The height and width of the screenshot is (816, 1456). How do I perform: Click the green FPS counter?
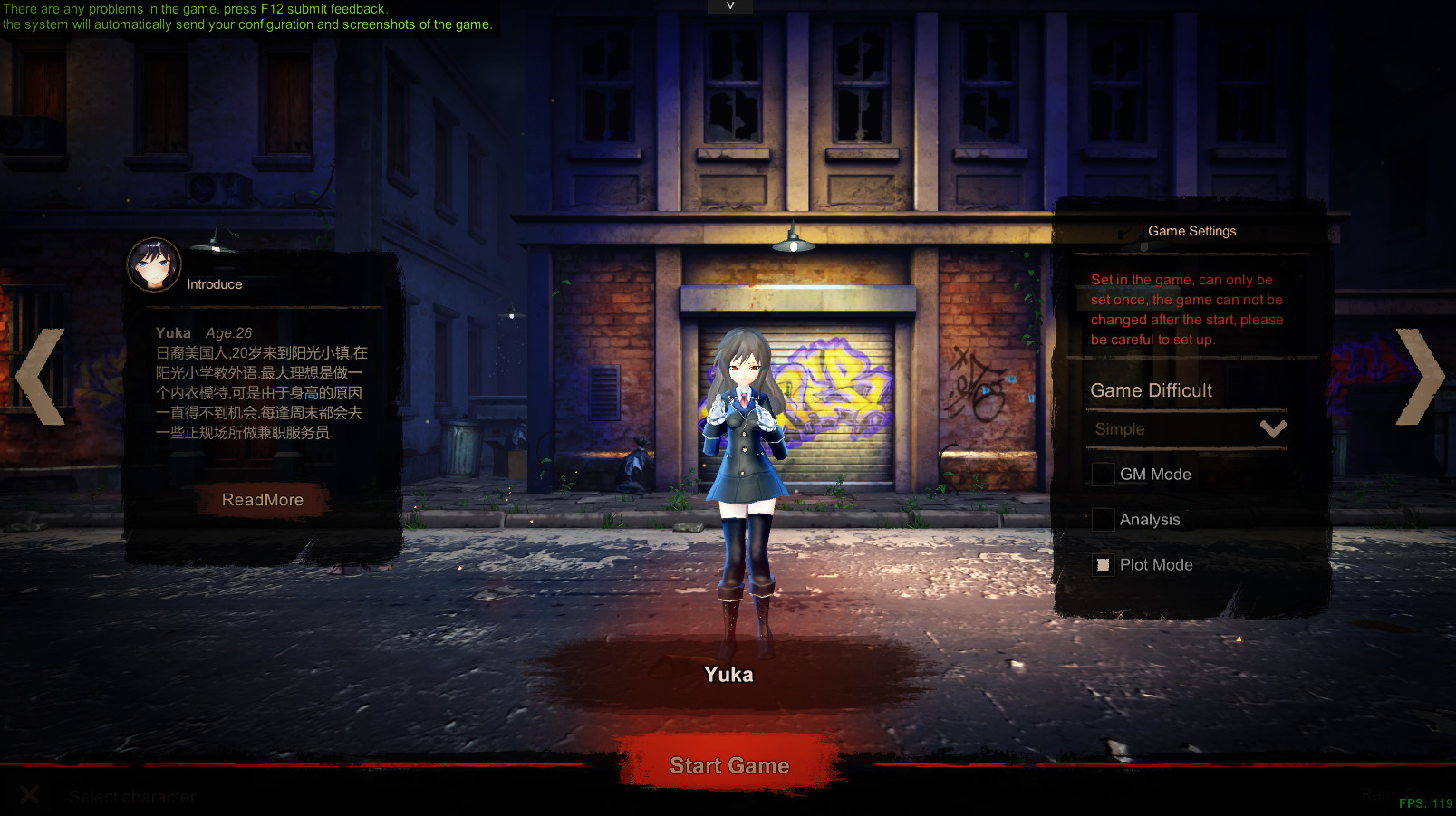click(1425, 802)
